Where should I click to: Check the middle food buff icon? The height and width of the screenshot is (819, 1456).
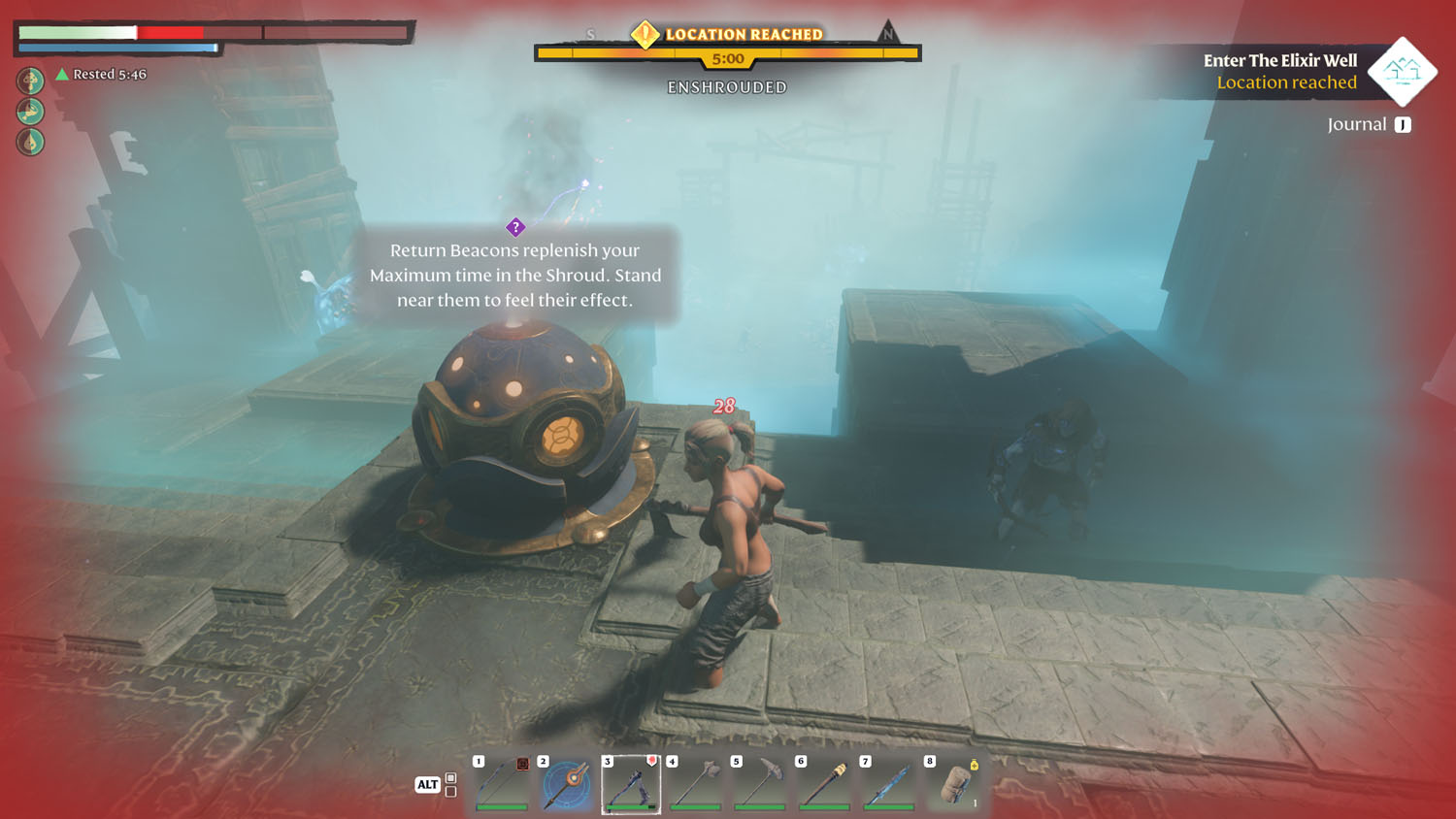click(30, 111)
